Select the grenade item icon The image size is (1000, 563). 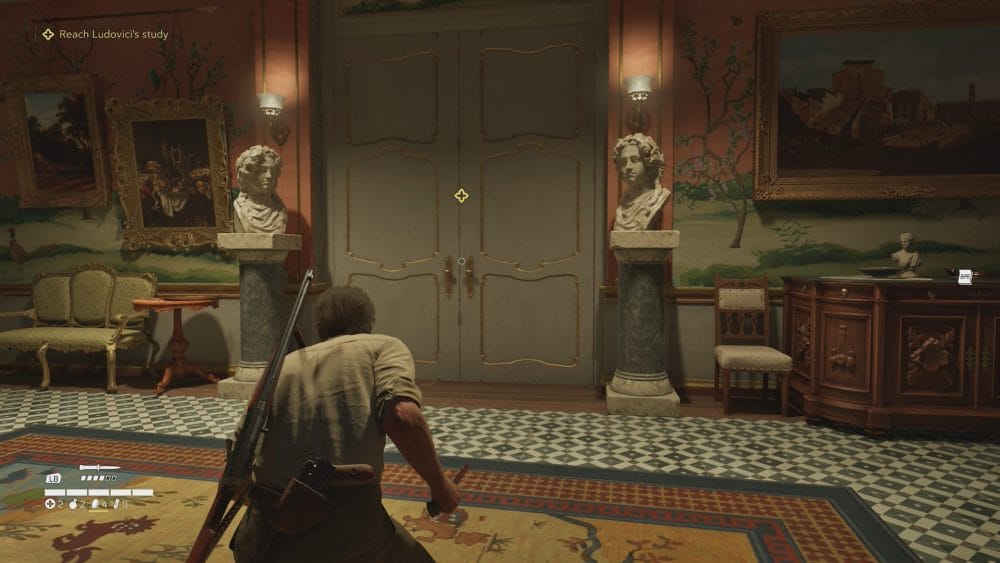[75, 504]
